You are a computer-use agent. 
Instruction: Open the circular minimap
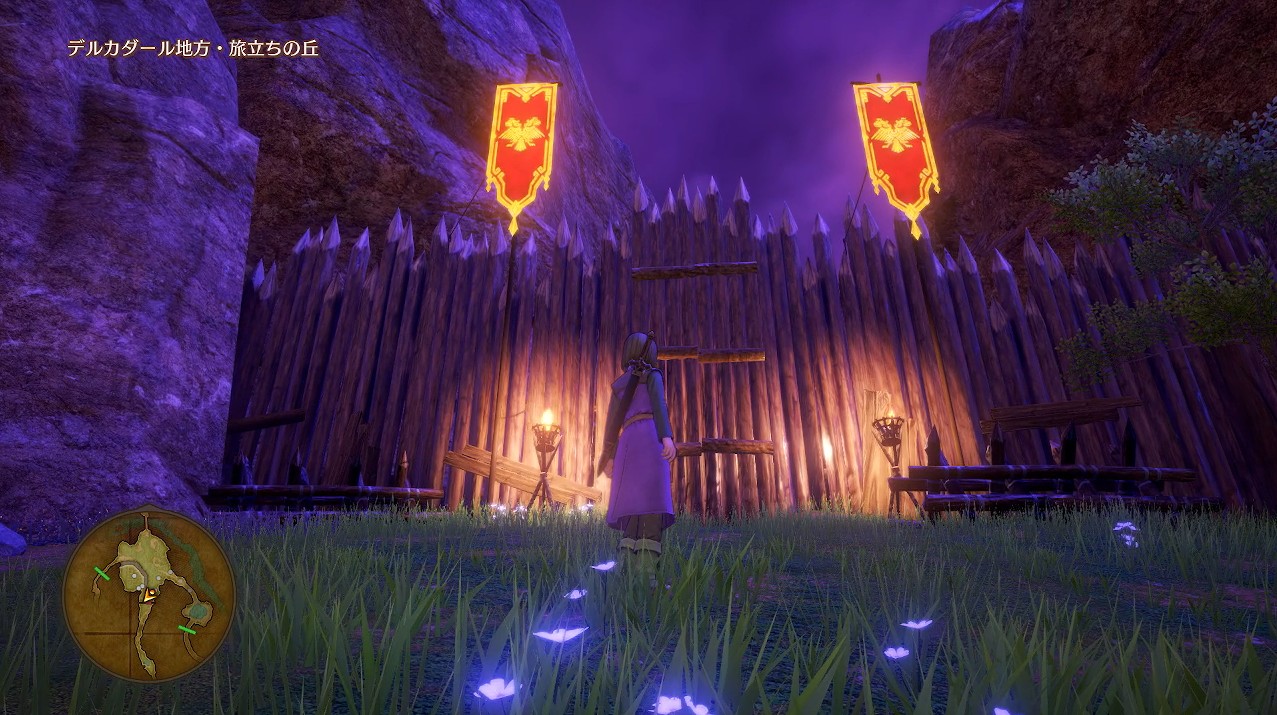[x=148, y=595]
